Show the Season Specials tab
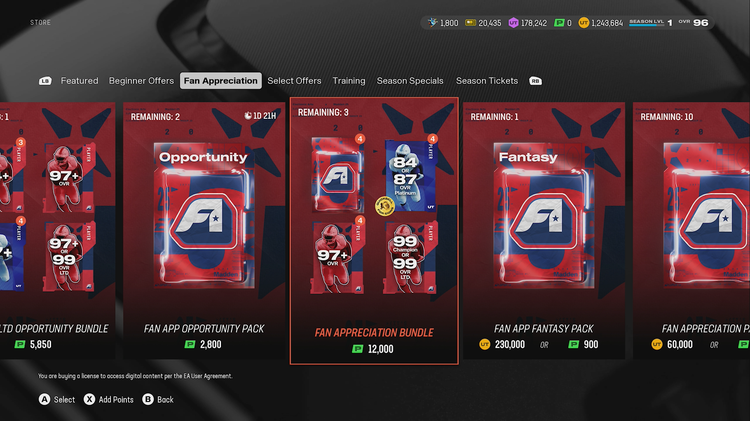Screen dimensions: 750x421 point(410,81)
